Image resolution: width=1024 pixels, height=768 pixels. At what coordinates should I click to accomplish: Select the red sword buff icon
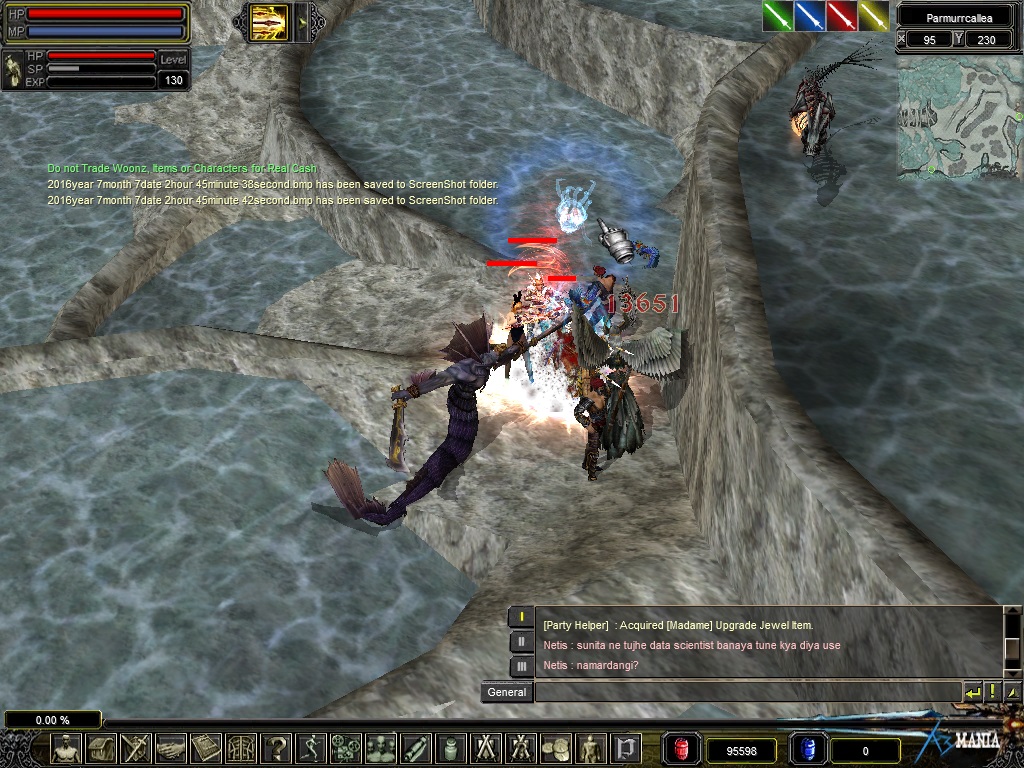tap(842, 16)
